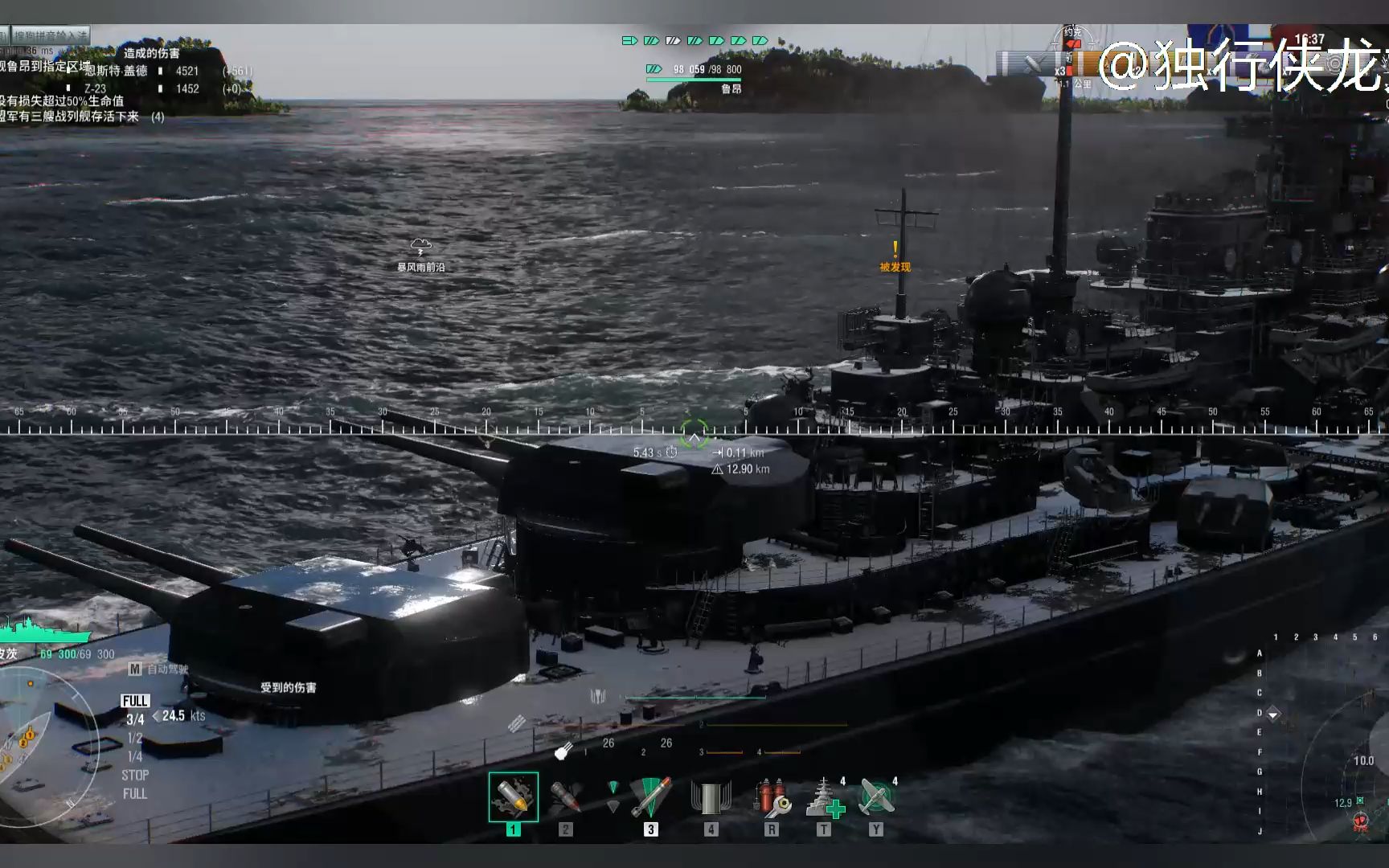Select the high-explosive shell ammo slot
Viewport: 1389px width, 868px height.
(514, 796)
